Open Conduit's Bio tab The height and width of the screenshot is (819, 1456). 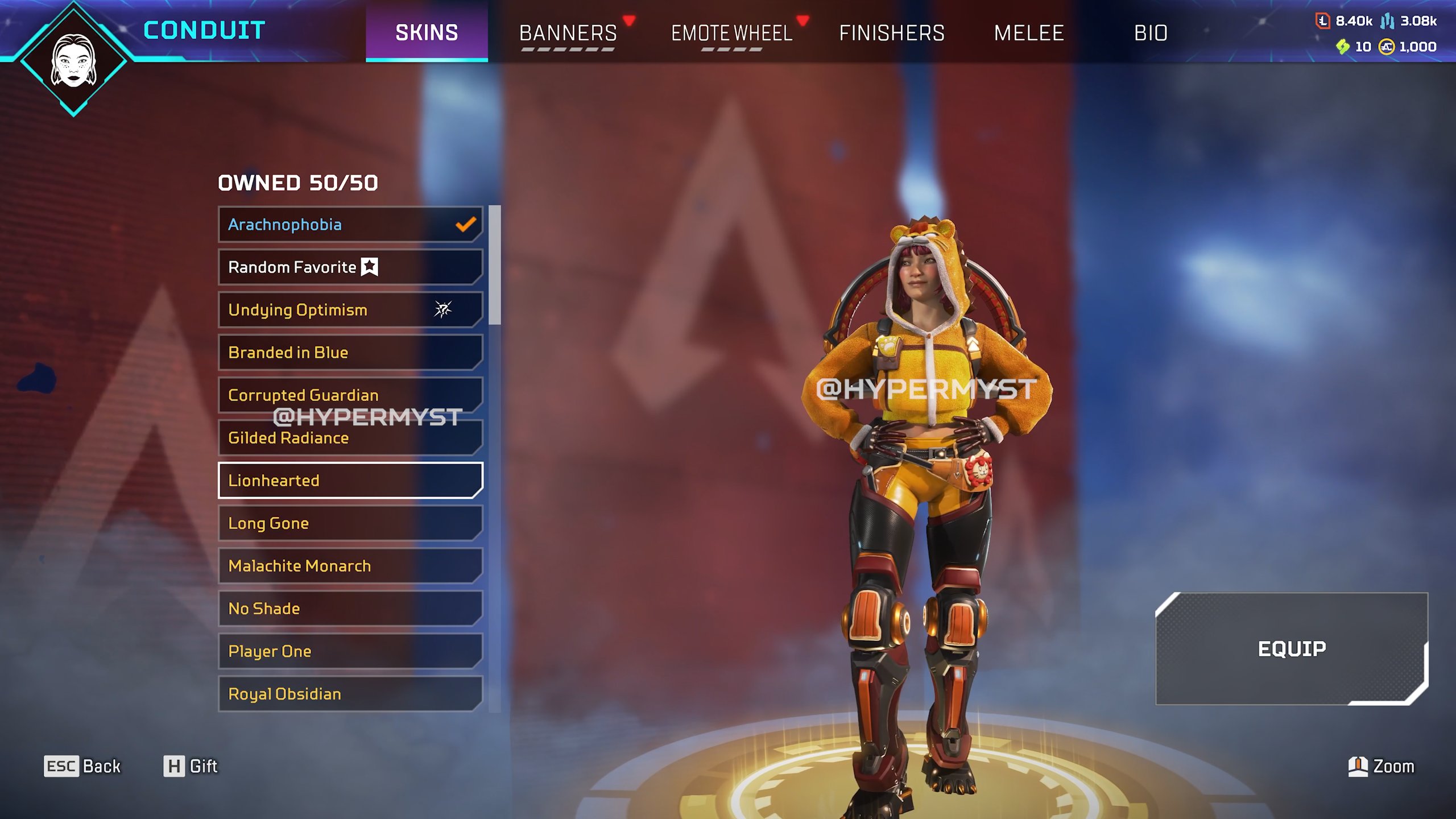point(1151,33)
